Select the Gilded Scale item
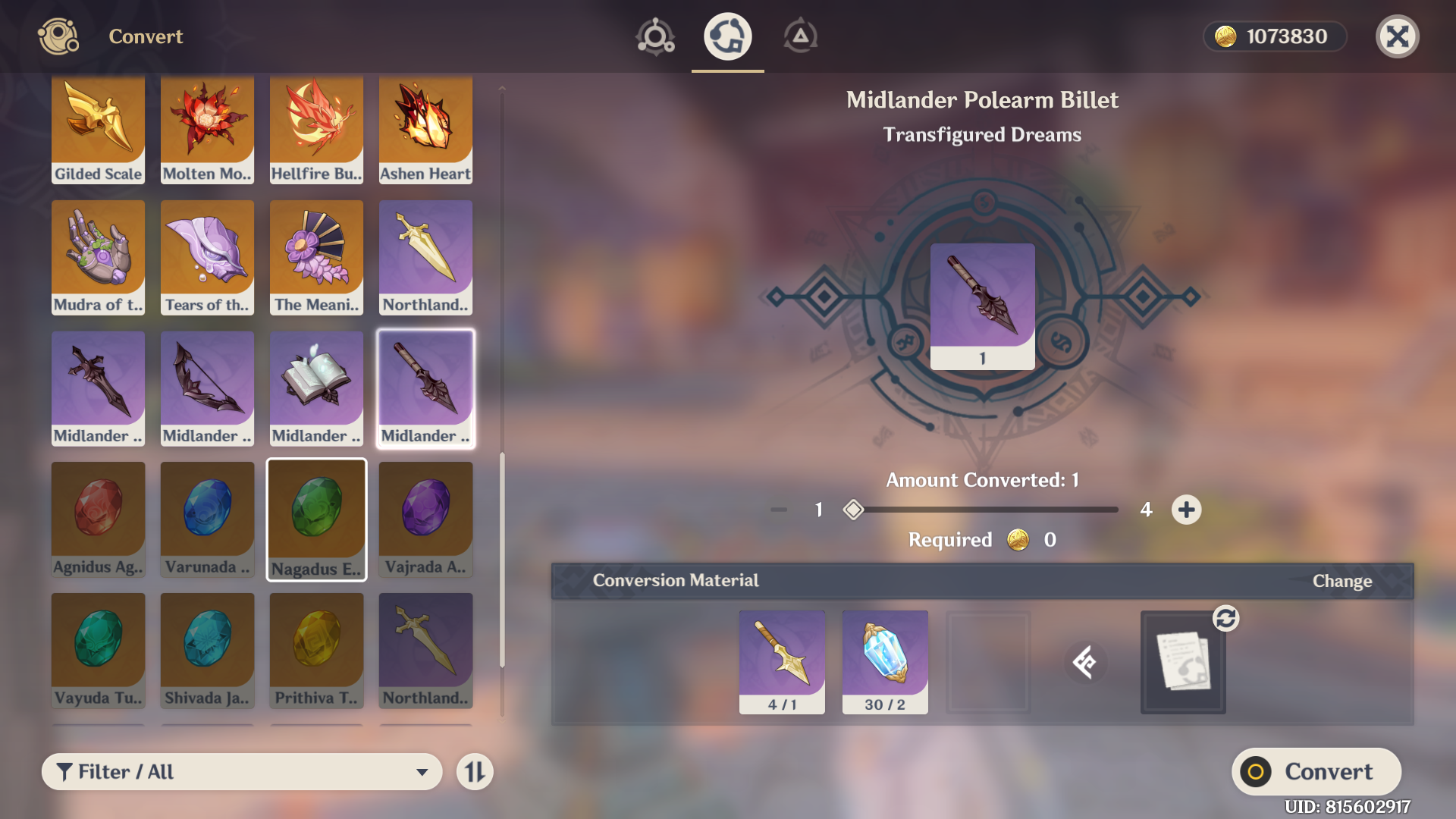The height and width of the screenshot is (819, 1456). pyautogui.click(x=98, y=129)
